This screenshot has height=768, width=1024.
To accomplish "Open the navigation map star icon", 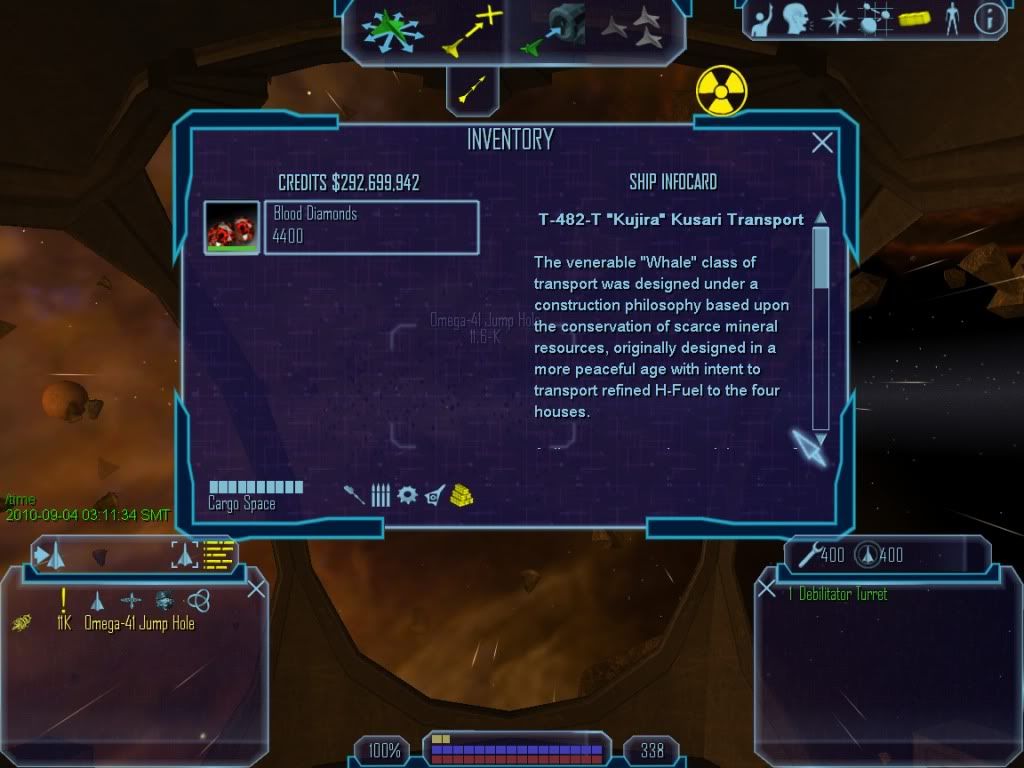I will click(x=835, y=19).
